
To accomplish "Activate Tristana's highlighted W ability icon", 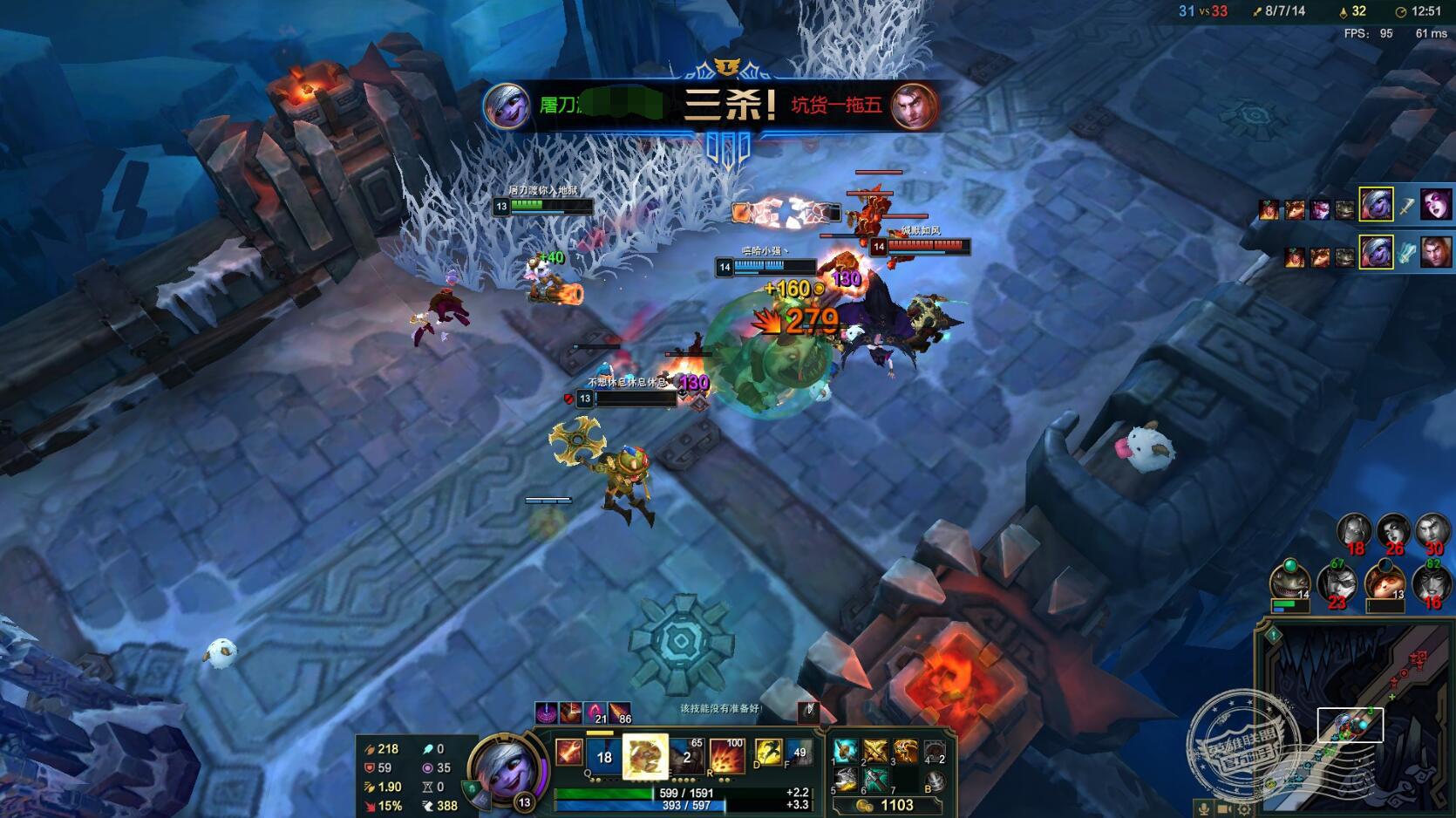I will 645,755.
